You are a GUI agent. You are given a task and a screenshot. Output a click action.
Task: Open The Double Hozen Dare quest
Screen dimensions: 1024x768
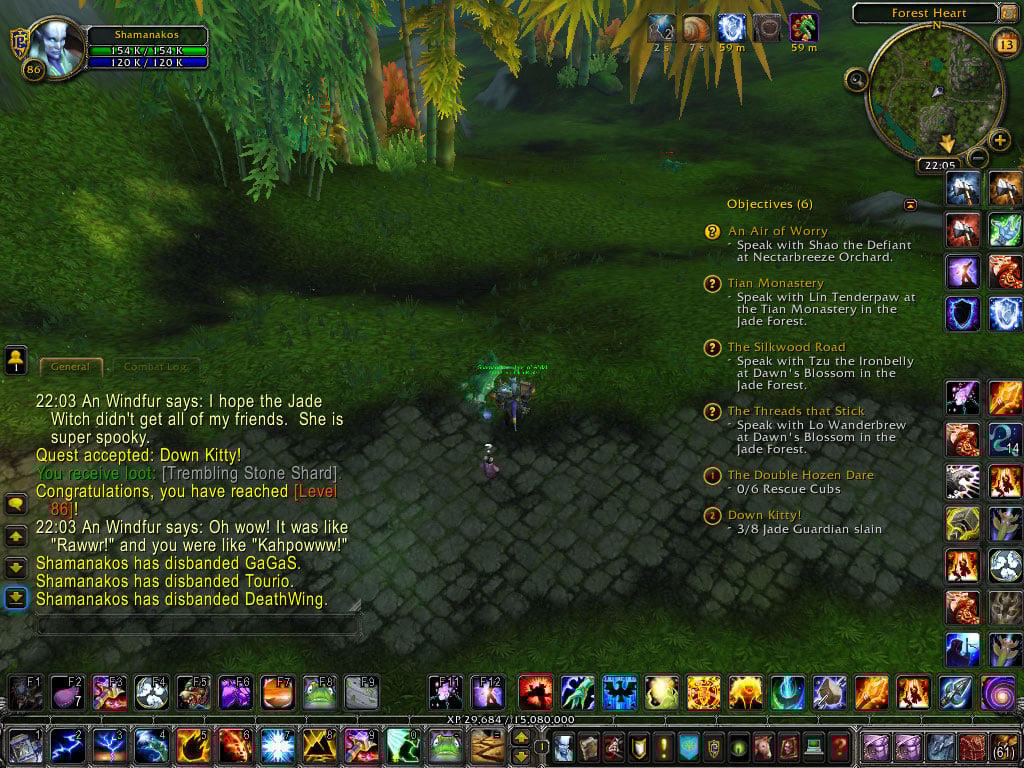(x=800, y=475)
